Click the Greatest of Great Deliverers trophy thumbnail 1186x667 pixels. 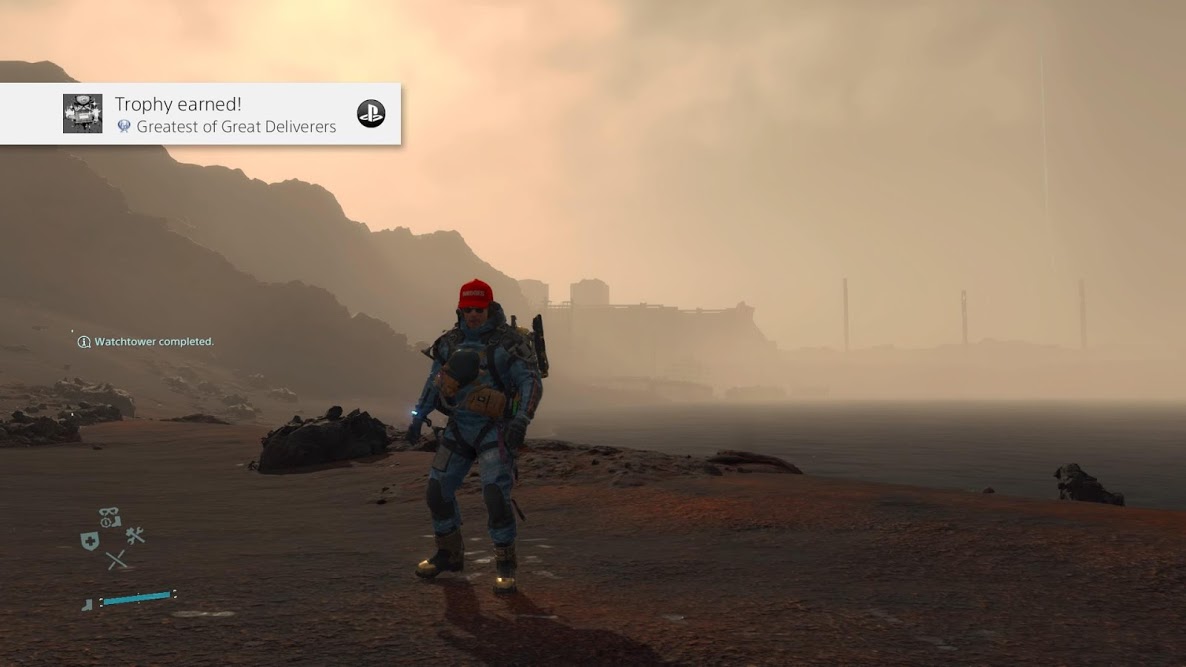click(x=83, y=114)
